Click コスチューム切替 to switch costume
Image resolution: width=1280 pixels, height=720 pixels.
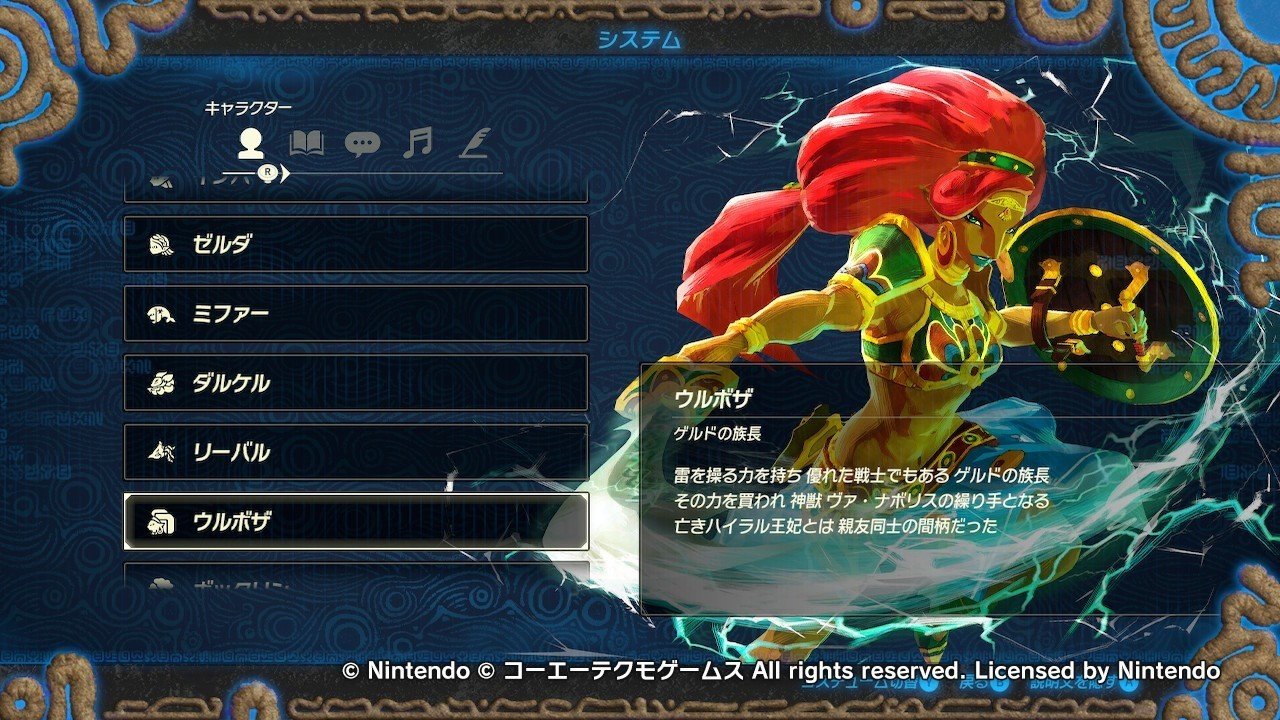(860, 684)
